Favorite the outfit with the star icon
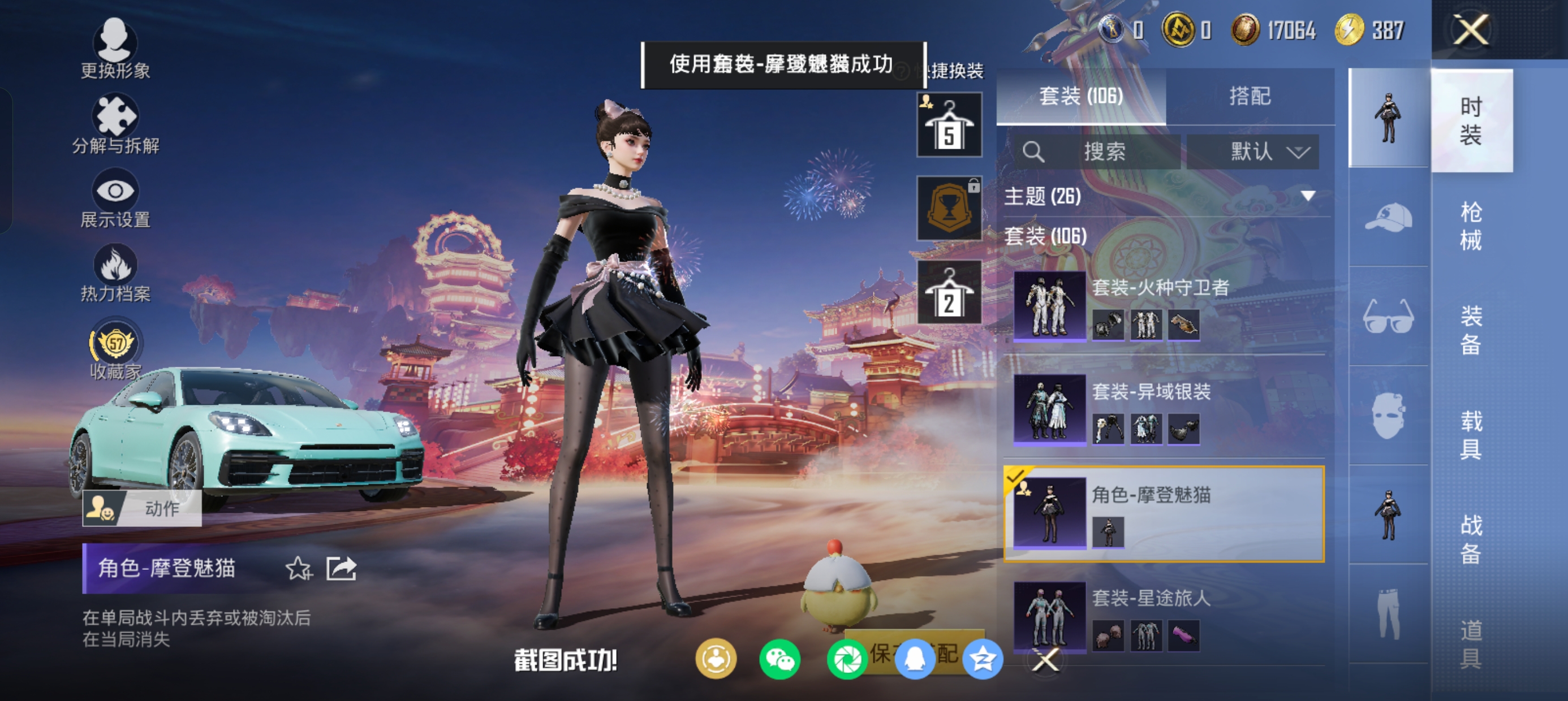The width and height of the screenshot is (1568, 701). [x=298, y=568]
